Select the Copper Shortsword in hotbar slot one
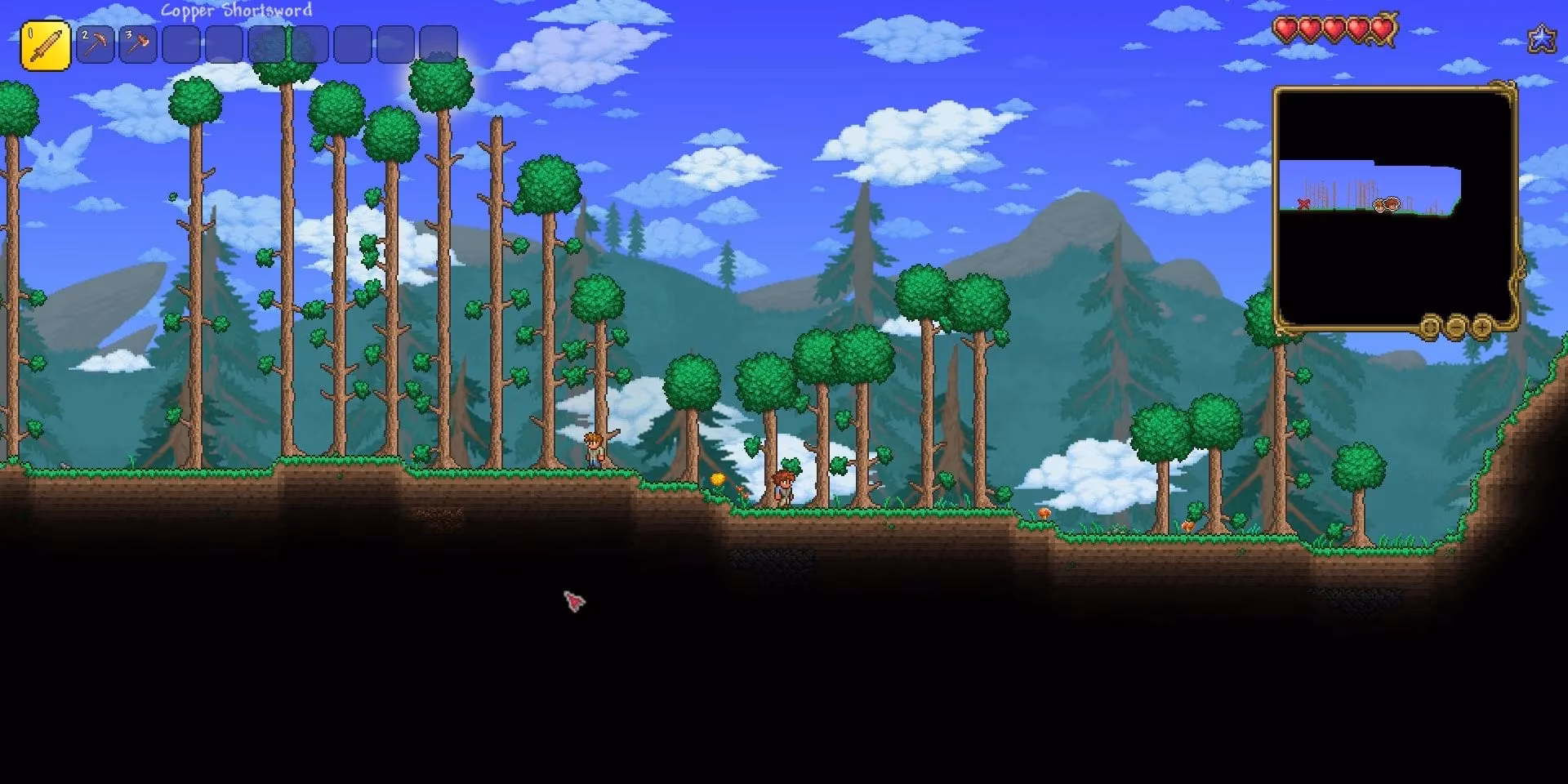Screen dimensions: 1568x784 pos(44,43)
